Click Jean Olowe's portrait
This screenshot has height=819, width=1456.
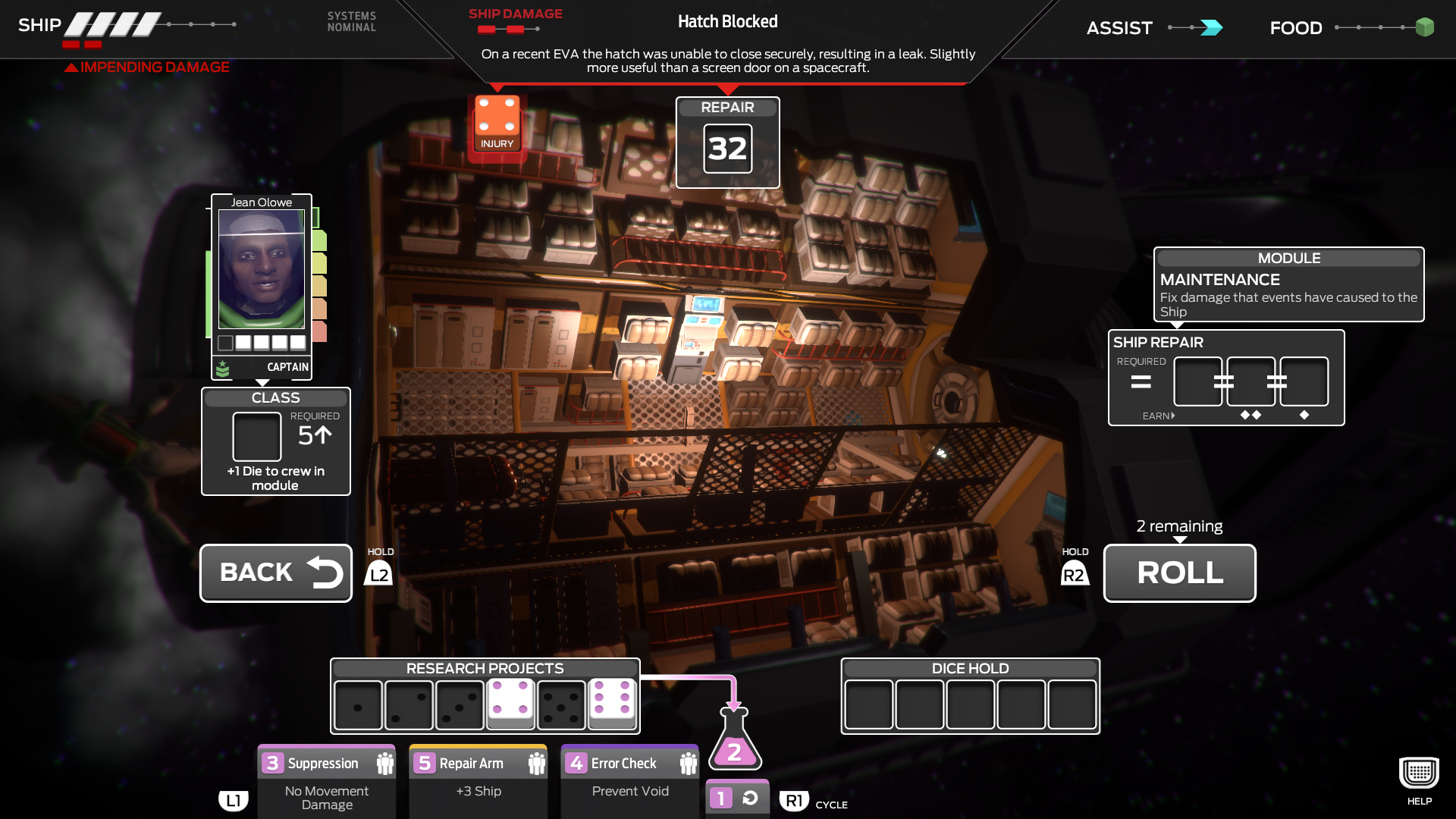point(262,271)
